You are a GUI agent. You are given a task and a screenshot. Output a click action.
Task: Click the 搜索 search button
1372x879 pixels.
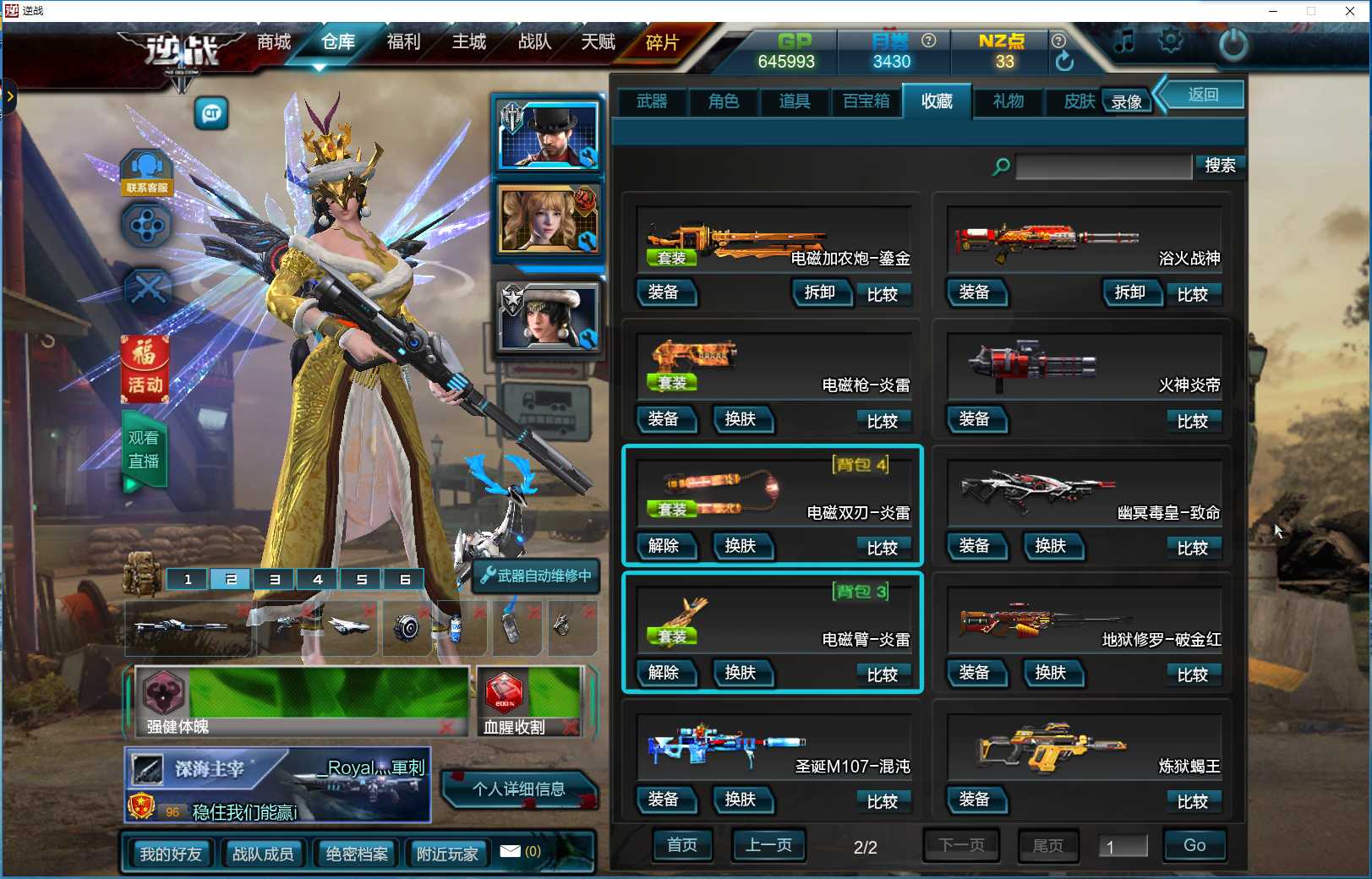click(x=1219, y=166)
